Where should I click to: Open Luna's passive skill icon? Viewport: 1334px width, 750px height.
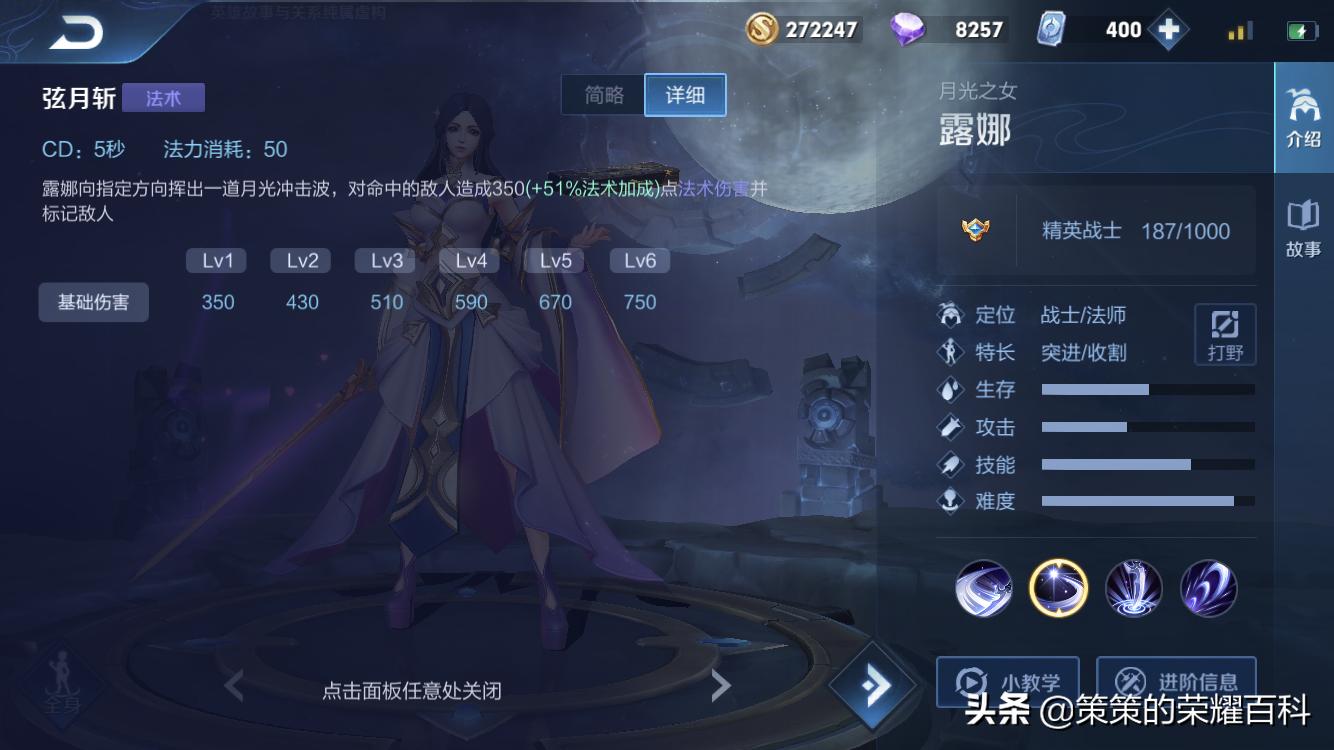(x=982, y=589)
